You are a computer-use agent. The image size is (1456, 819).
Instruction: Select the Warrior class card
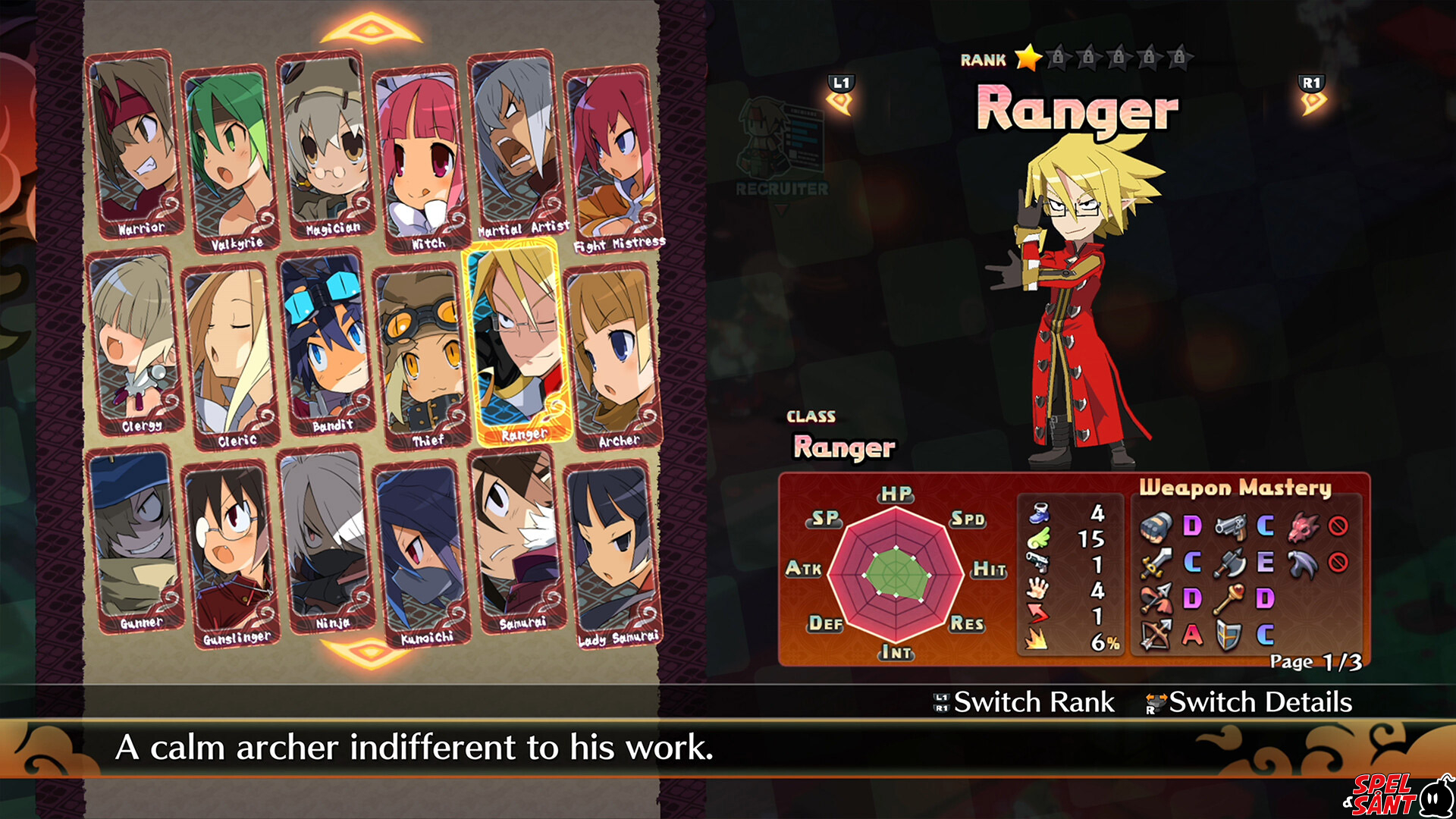(134, 146)
